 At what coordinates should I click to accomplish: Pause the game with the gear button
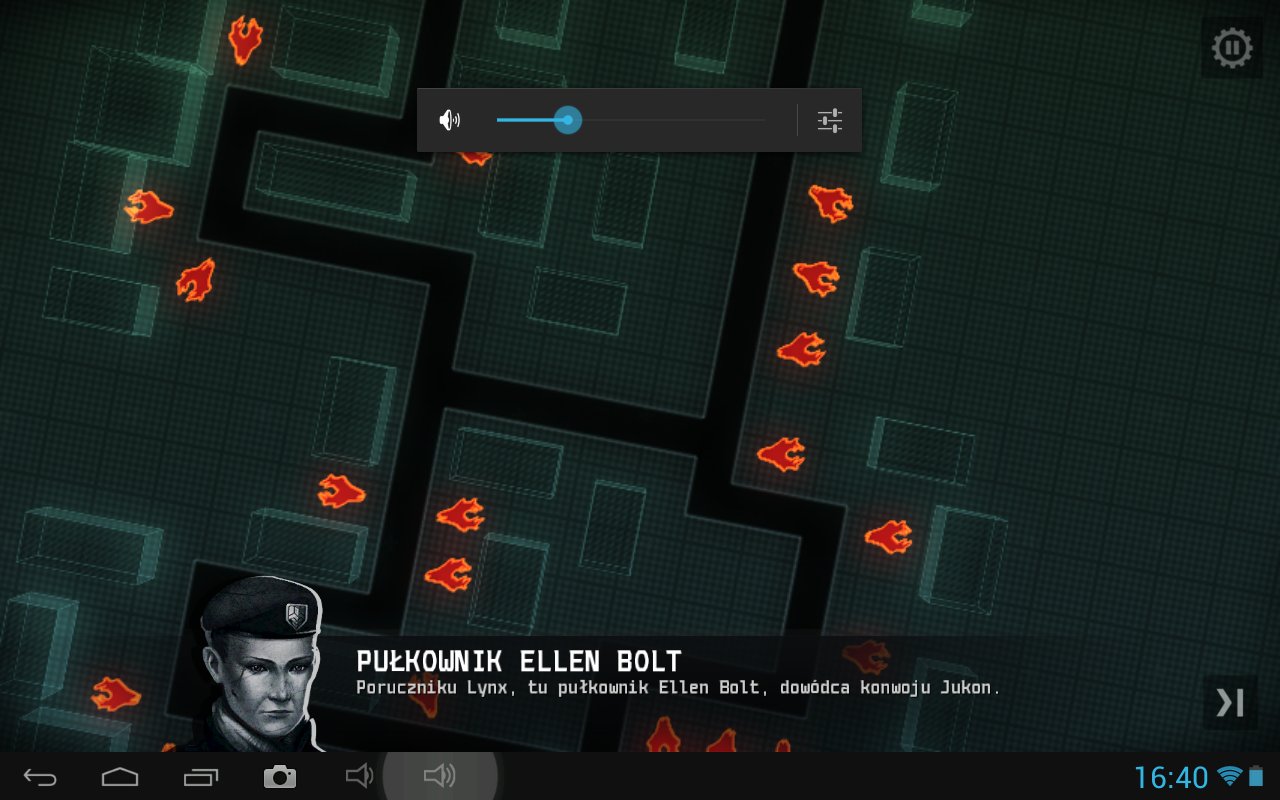[x=1231, y=48]
